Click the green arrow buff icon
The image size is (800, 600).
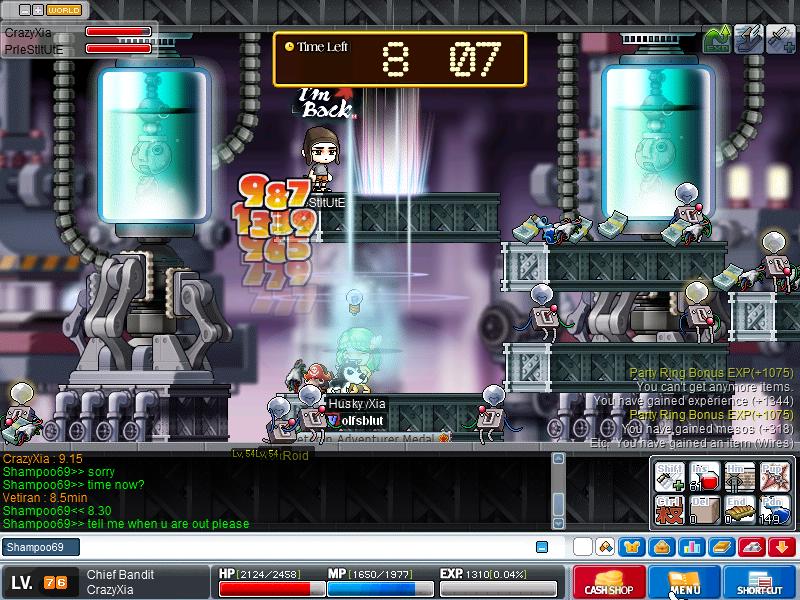(x=716, y=39)
